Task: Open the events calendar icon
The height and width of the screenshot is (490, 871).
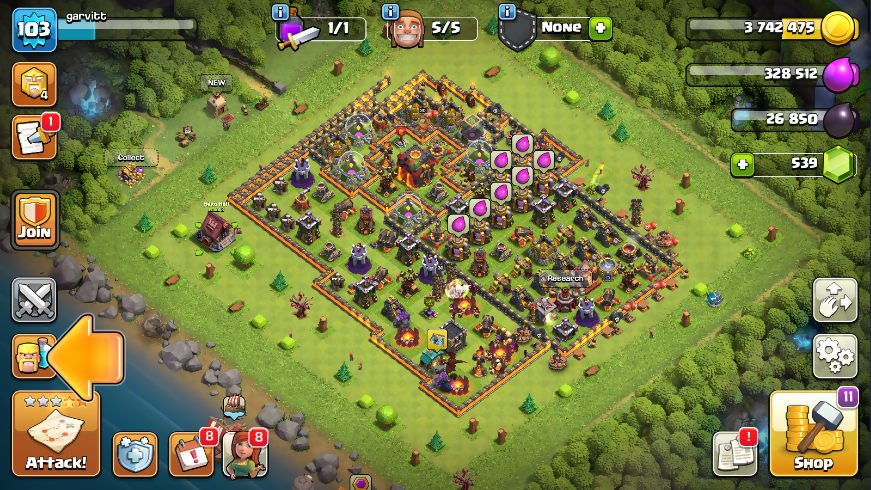Action: coord(190,454)
